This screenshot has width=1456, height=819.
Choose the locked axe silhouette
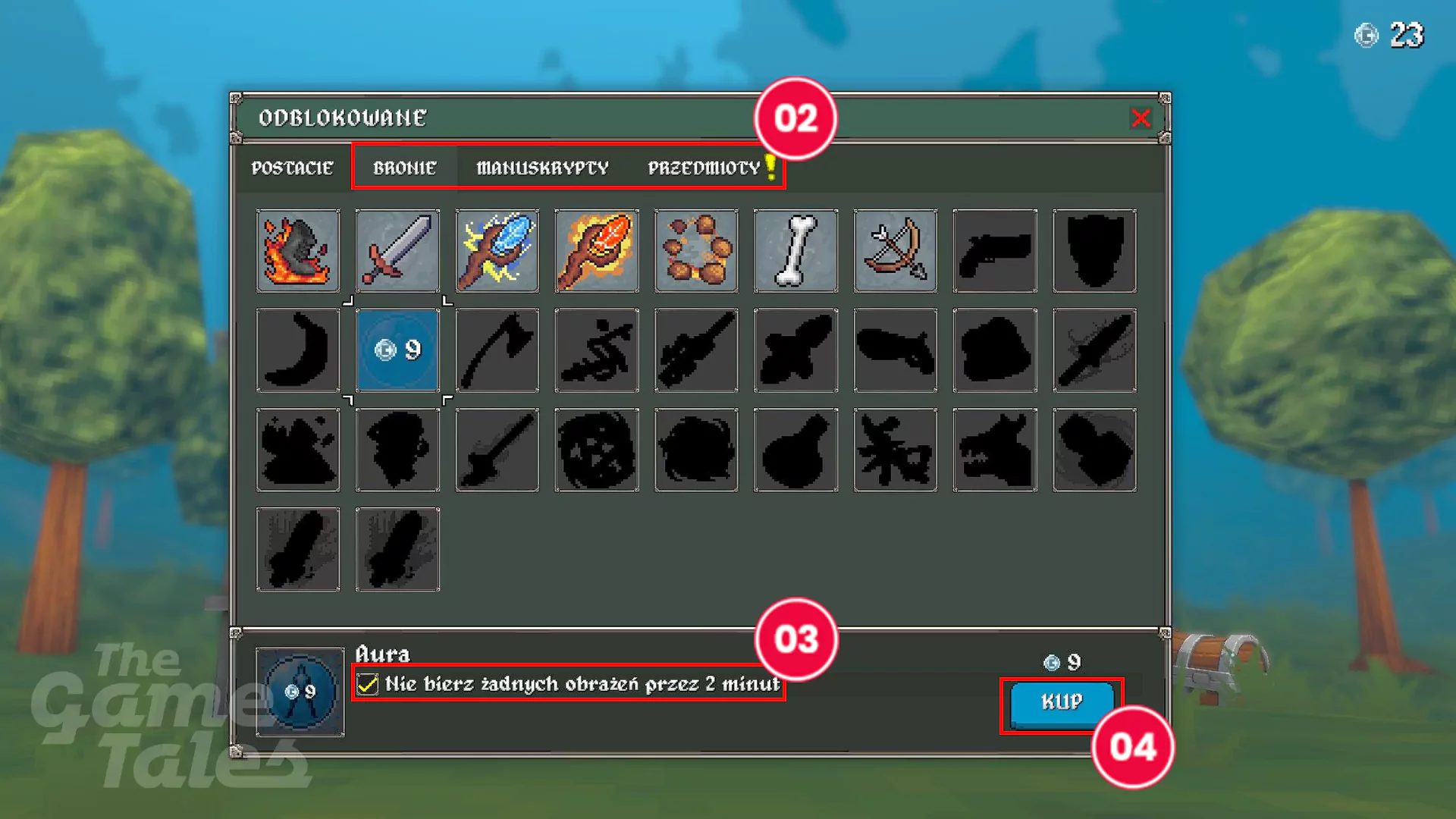(x=497, y=350)
